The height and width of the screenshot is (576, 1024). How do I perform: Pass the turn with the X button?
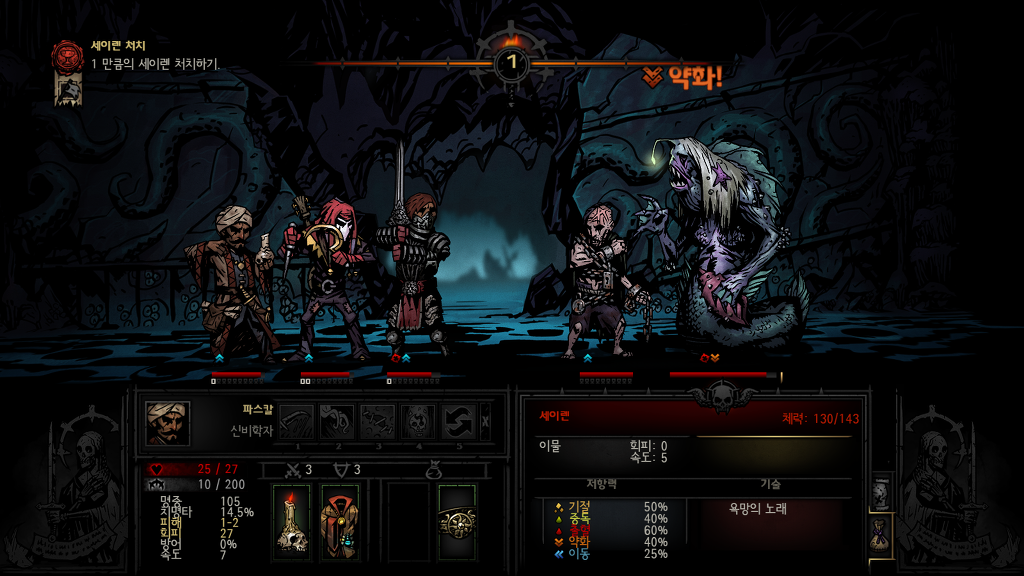pyautogui.click(x=486, y=422)
